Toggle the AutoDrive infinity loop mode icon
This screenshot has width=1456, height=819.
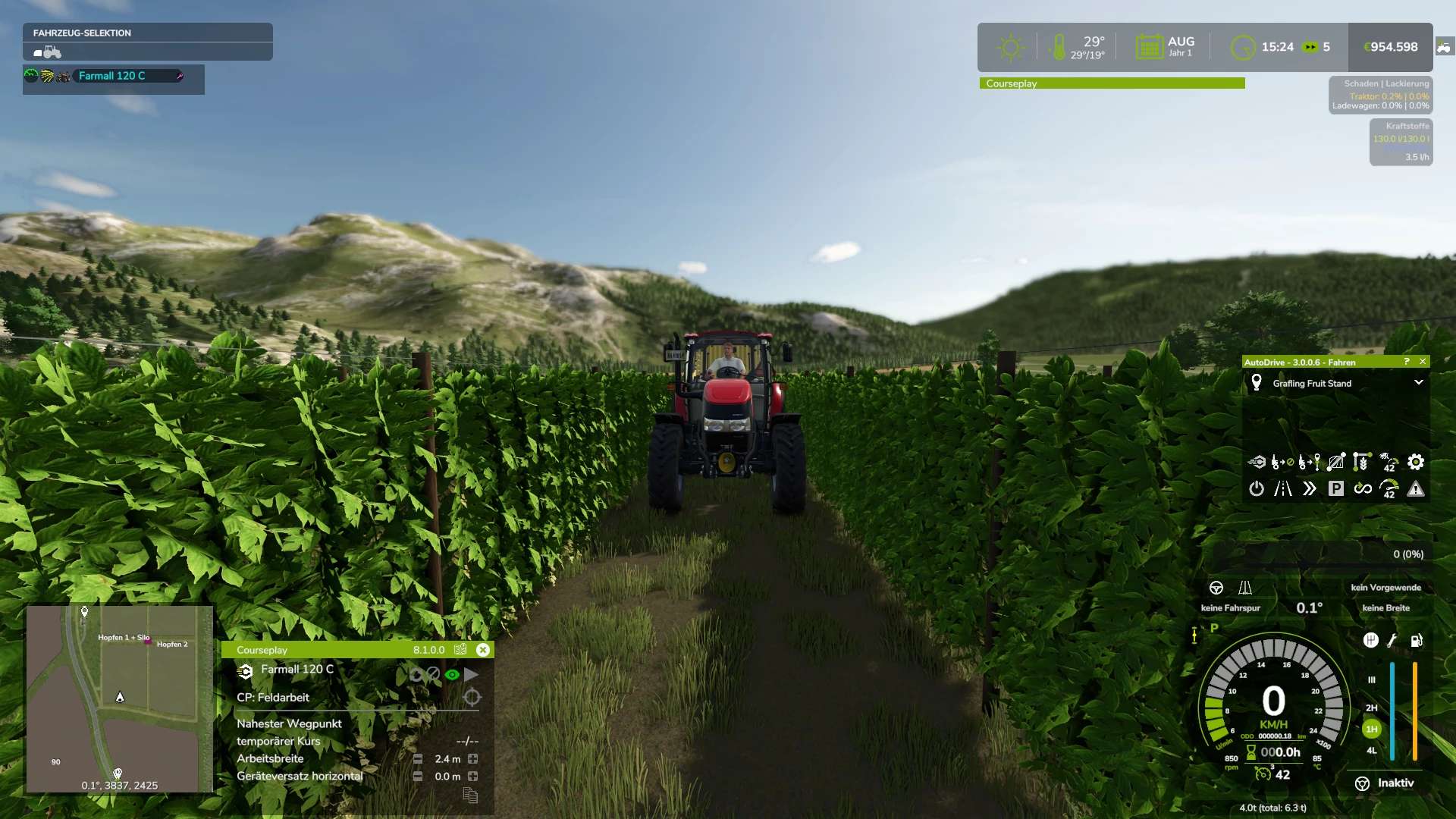(x=1363, y=489)
